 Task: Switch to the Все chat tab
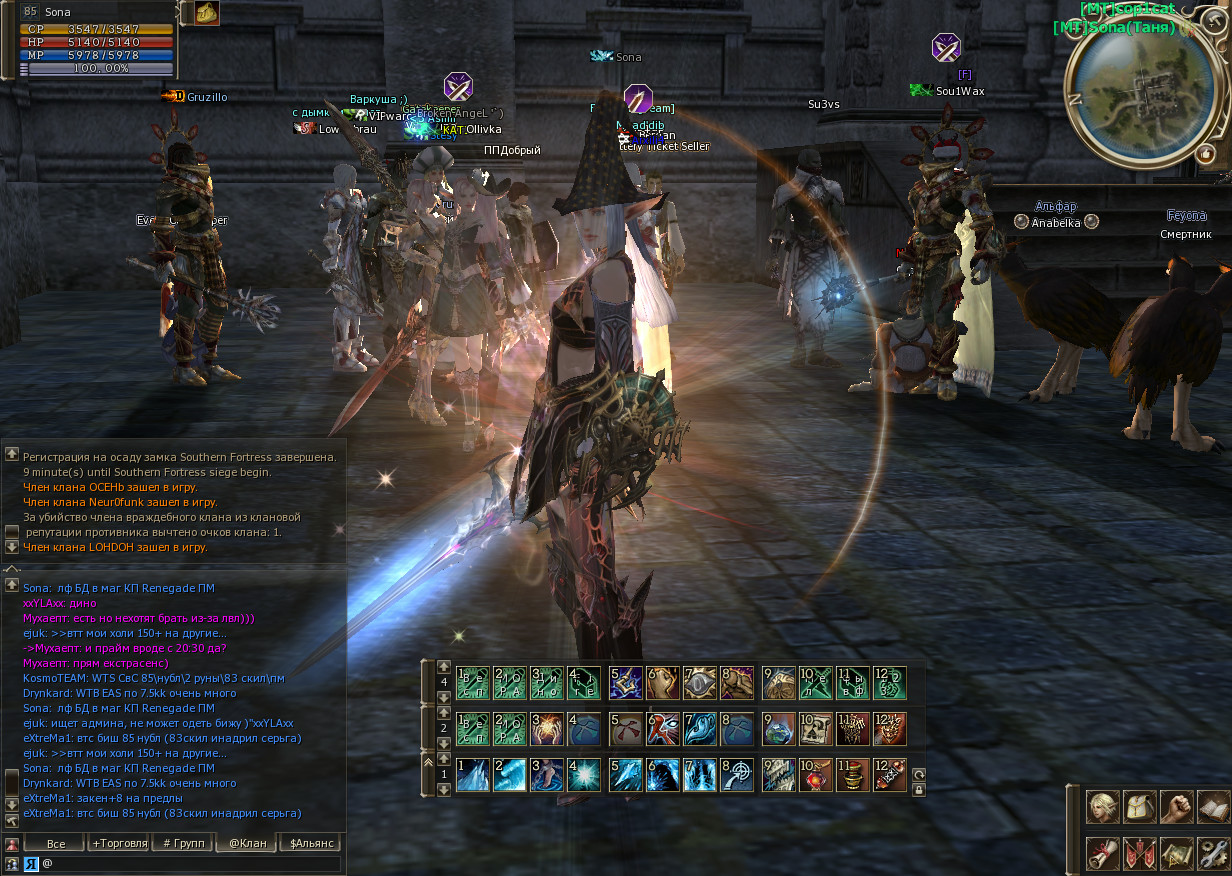click(55, 843)
